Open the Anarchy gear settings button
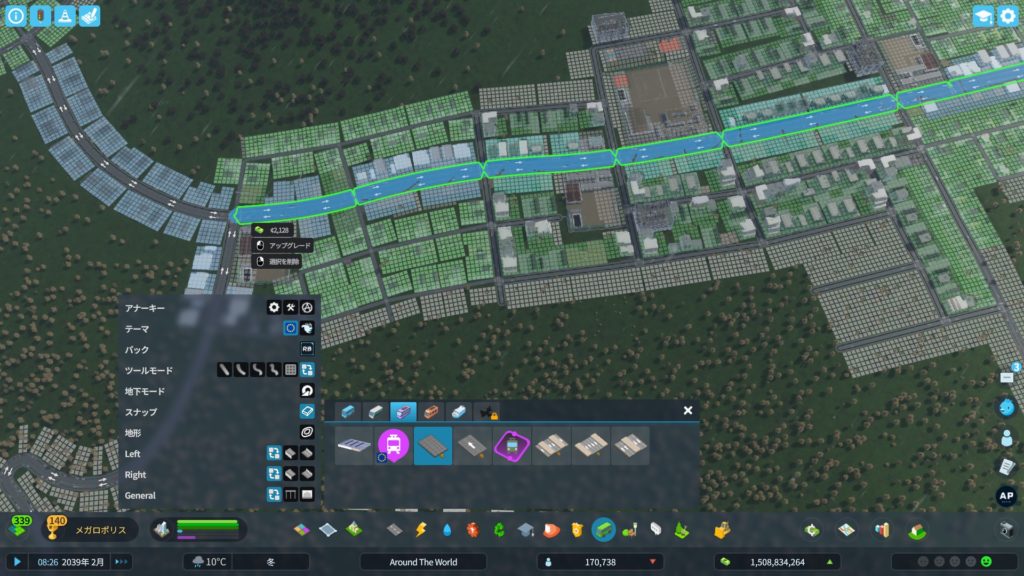The height and width of the screenshot is (576, 1024). pos(273,307)
